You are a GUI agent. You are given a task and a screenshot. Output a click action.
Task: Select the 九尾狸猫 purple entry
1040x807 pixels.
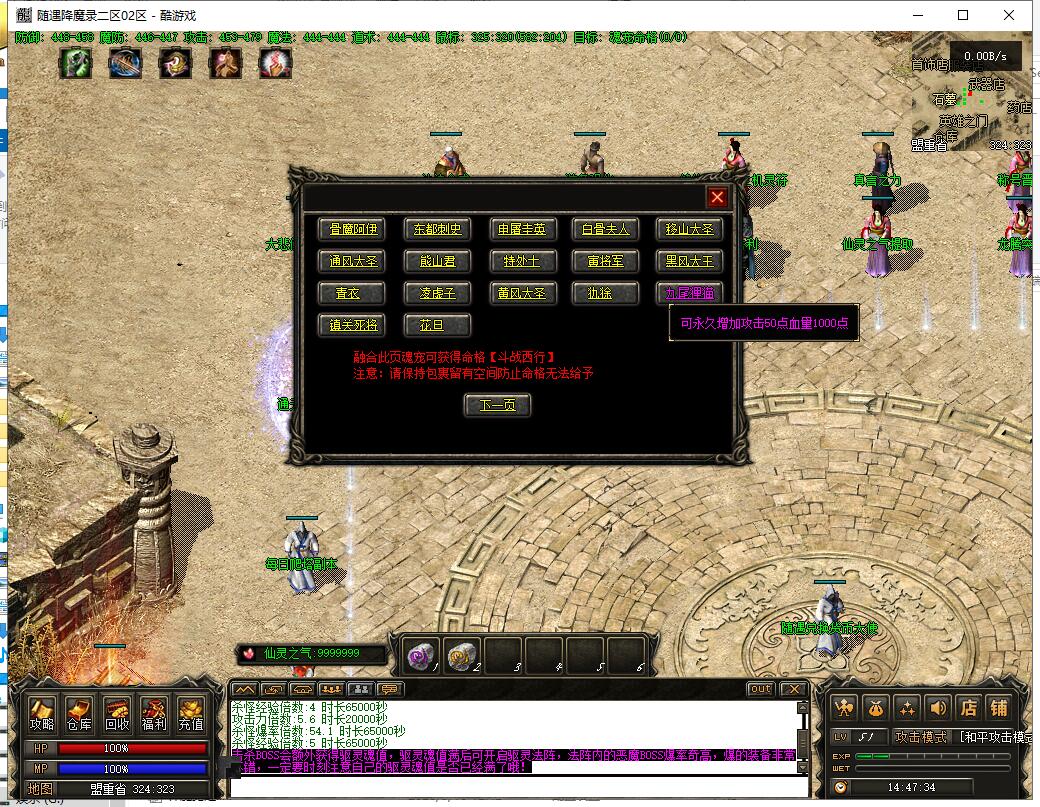(x=690, y=293)
